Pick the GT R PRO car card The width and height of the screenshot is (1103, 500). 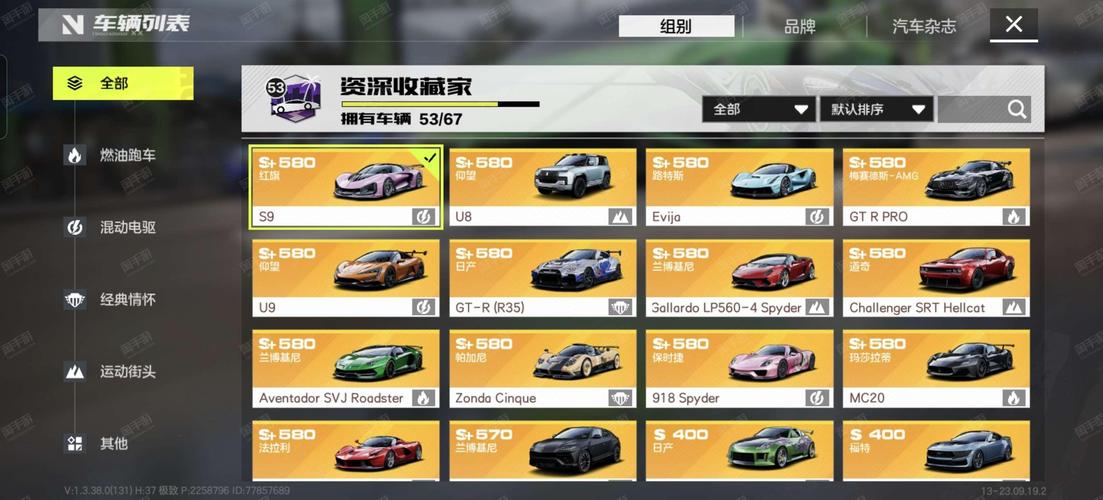[936, 188]
